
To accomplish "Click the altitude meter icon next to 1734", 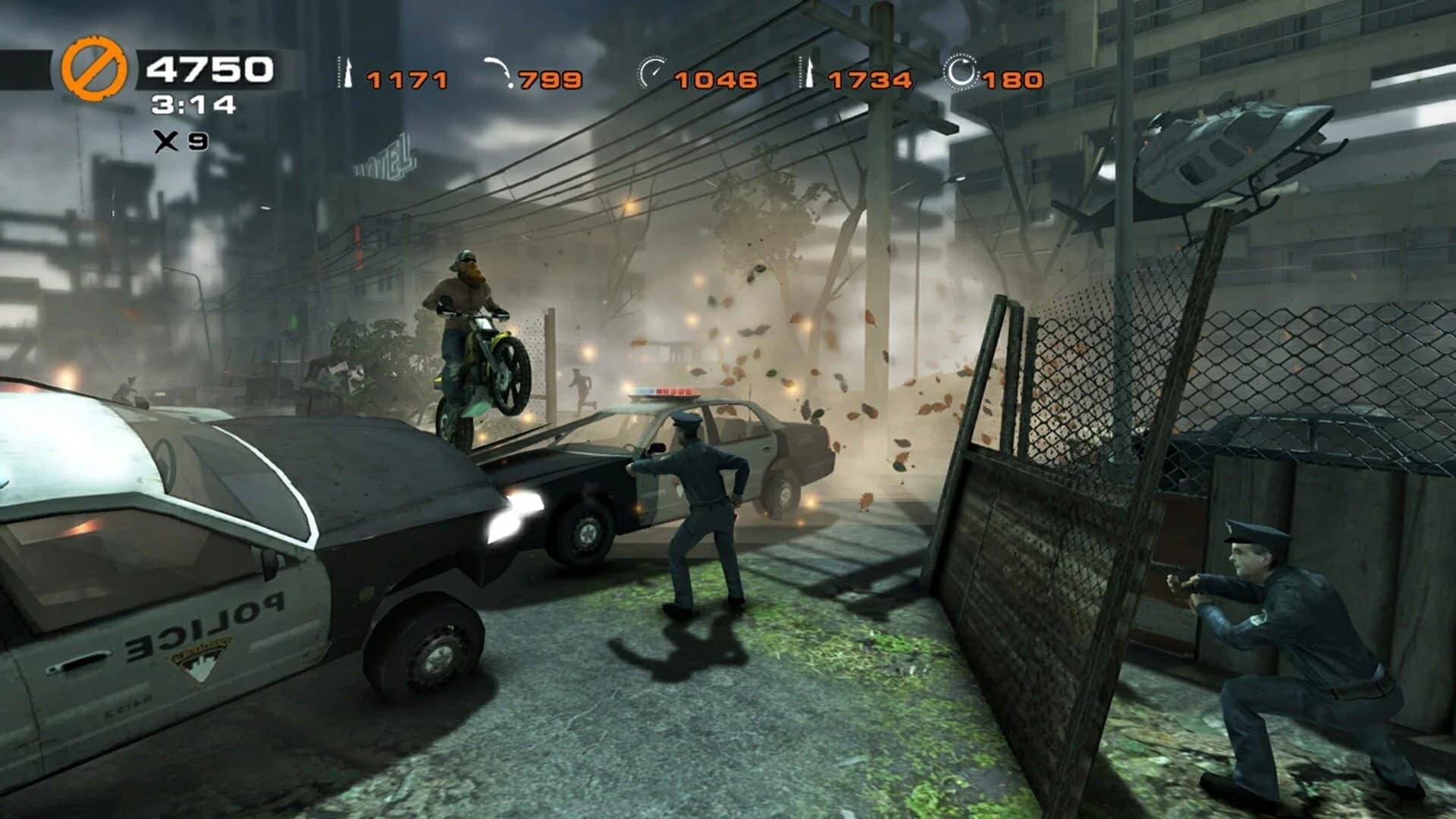I will pyautogui.click(x=805, y=72).
